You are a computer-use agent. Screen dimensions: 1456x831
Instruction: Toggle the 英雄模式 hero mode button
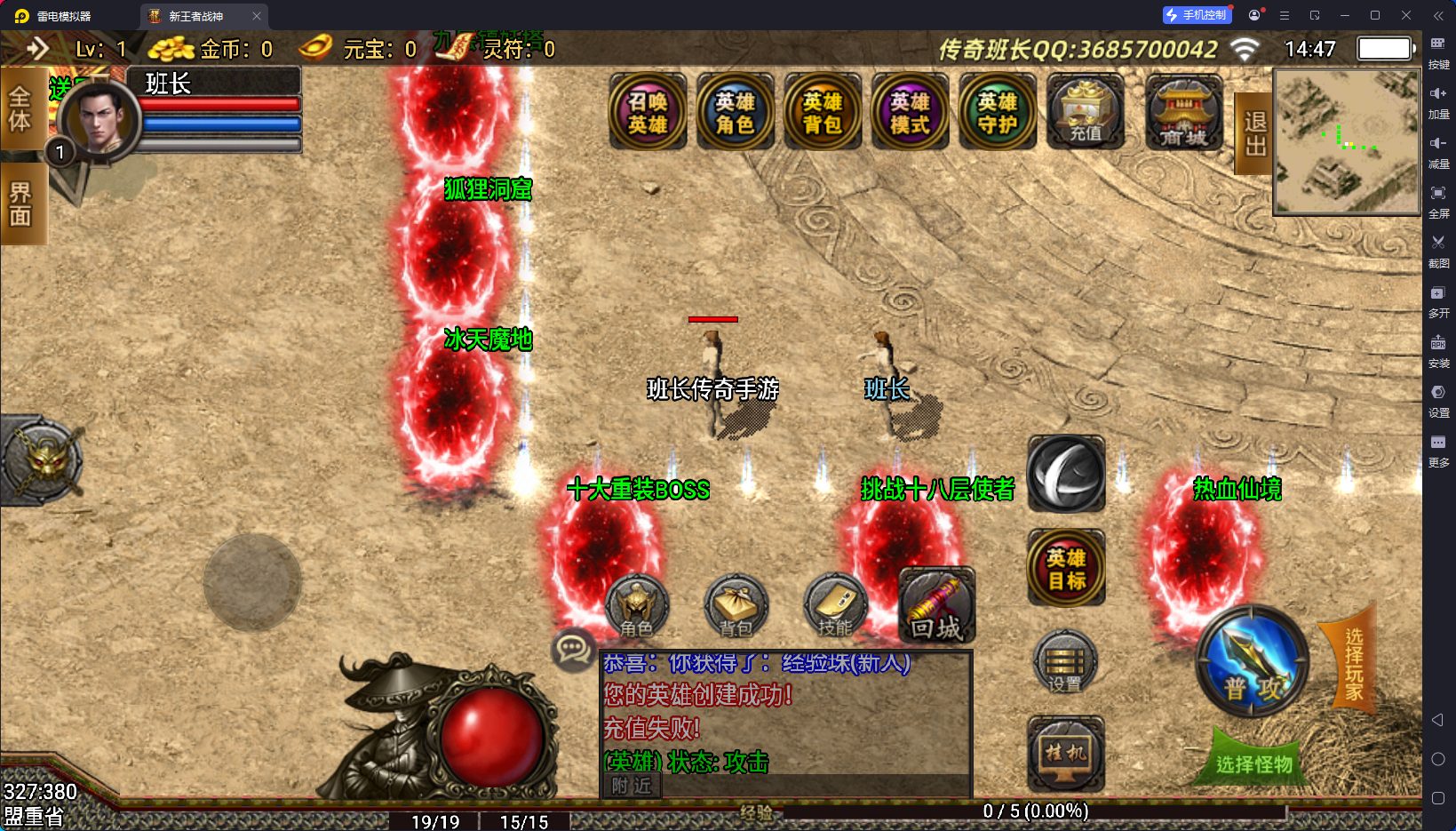click(x=910, y=113)
